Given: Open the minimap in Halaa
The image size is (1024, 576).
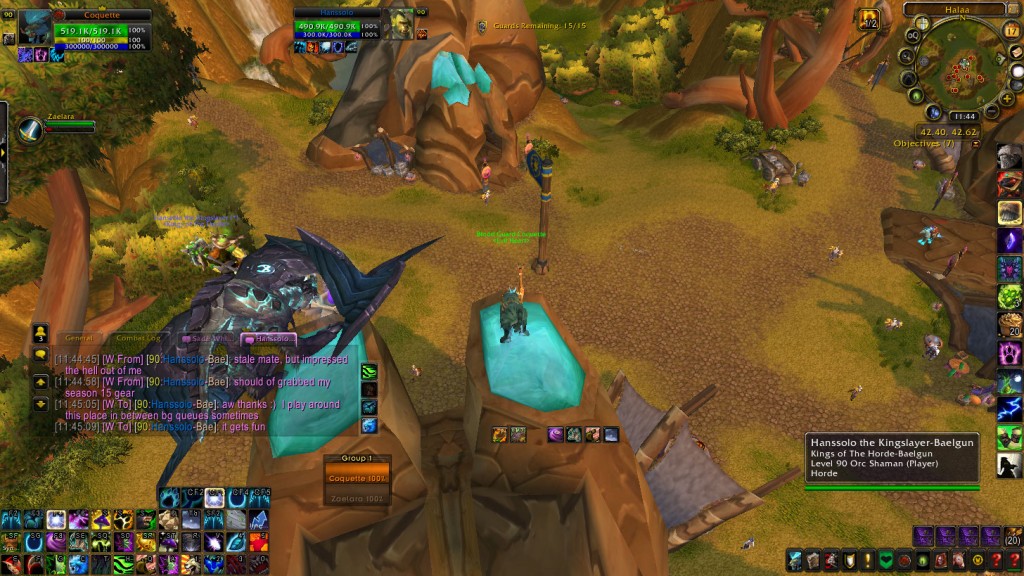Looking at the screenshot, I should click(962, 72).
